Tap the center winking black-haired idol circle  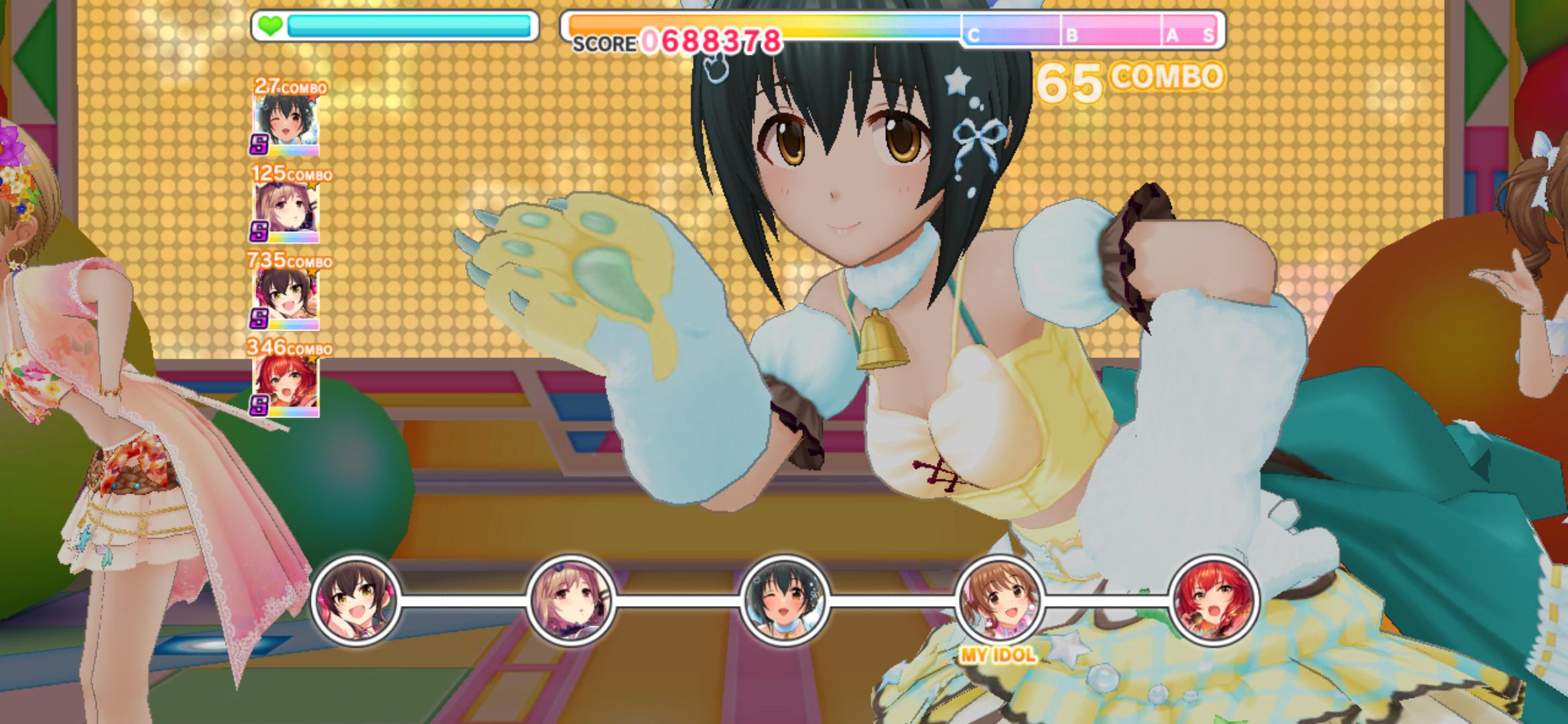[x=784, y=599]
